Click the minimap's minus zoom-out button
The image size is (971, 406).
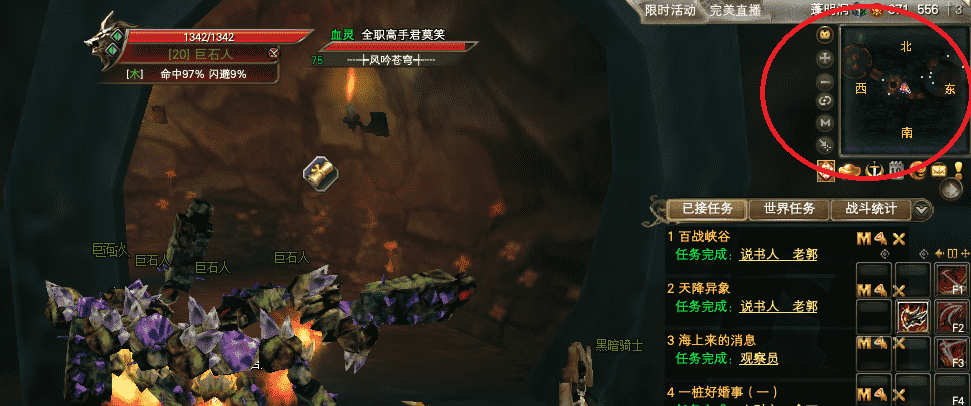click(x=825, y=80)
